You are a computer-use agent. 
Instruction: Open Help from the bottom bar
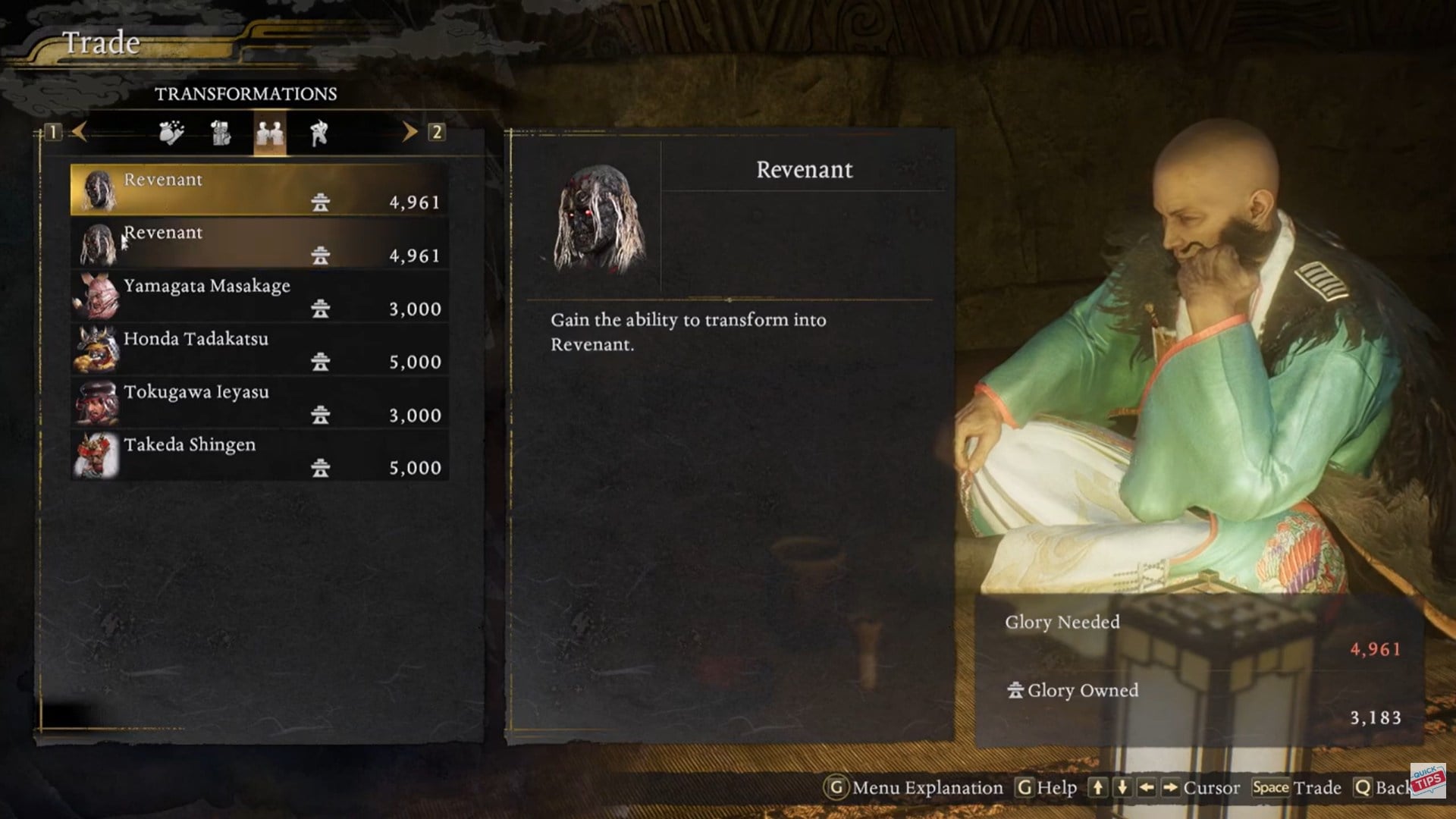coord(1046,788)
